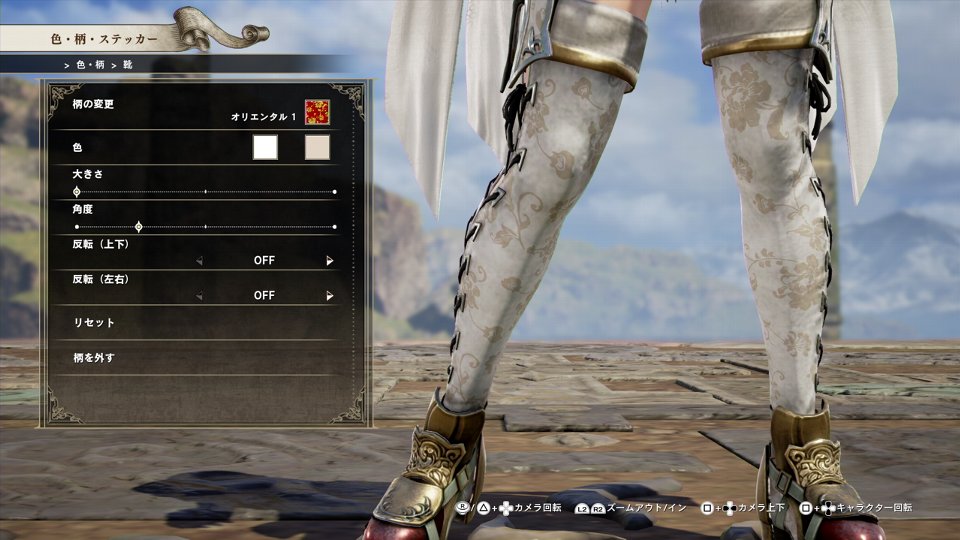Click right arrow for 反転（上下）
This screenshot has width=960, height=540.
[x=329, y=261]
